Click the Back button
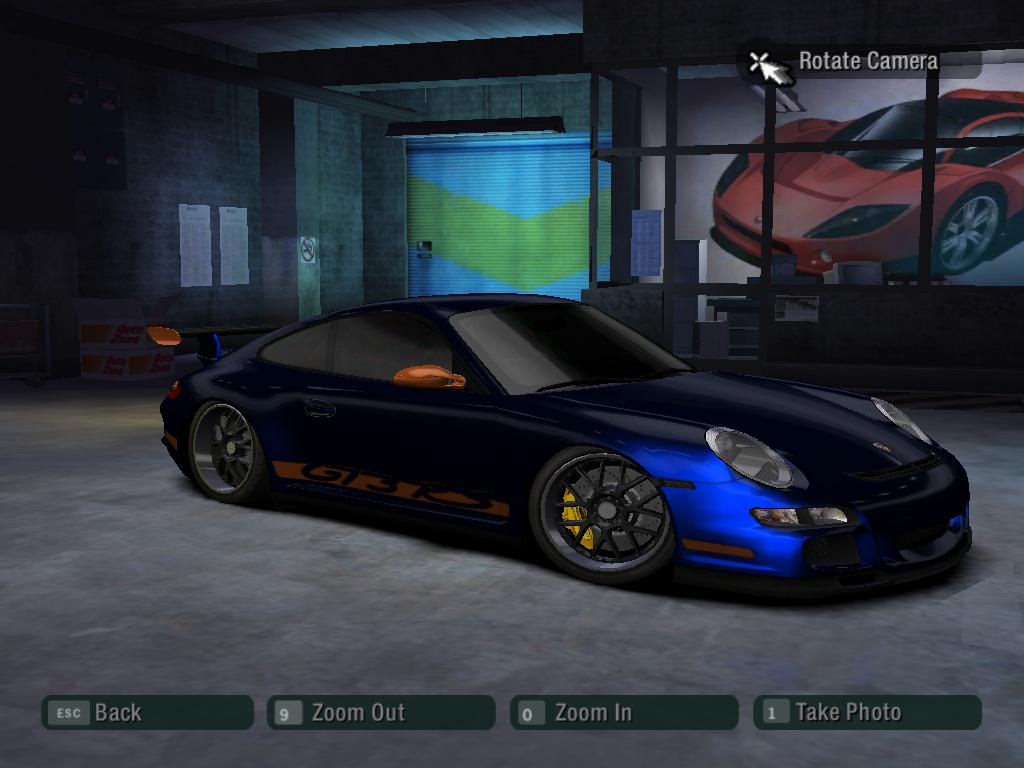Viewport: 1024px width, 768px height. tap(147, 713)
